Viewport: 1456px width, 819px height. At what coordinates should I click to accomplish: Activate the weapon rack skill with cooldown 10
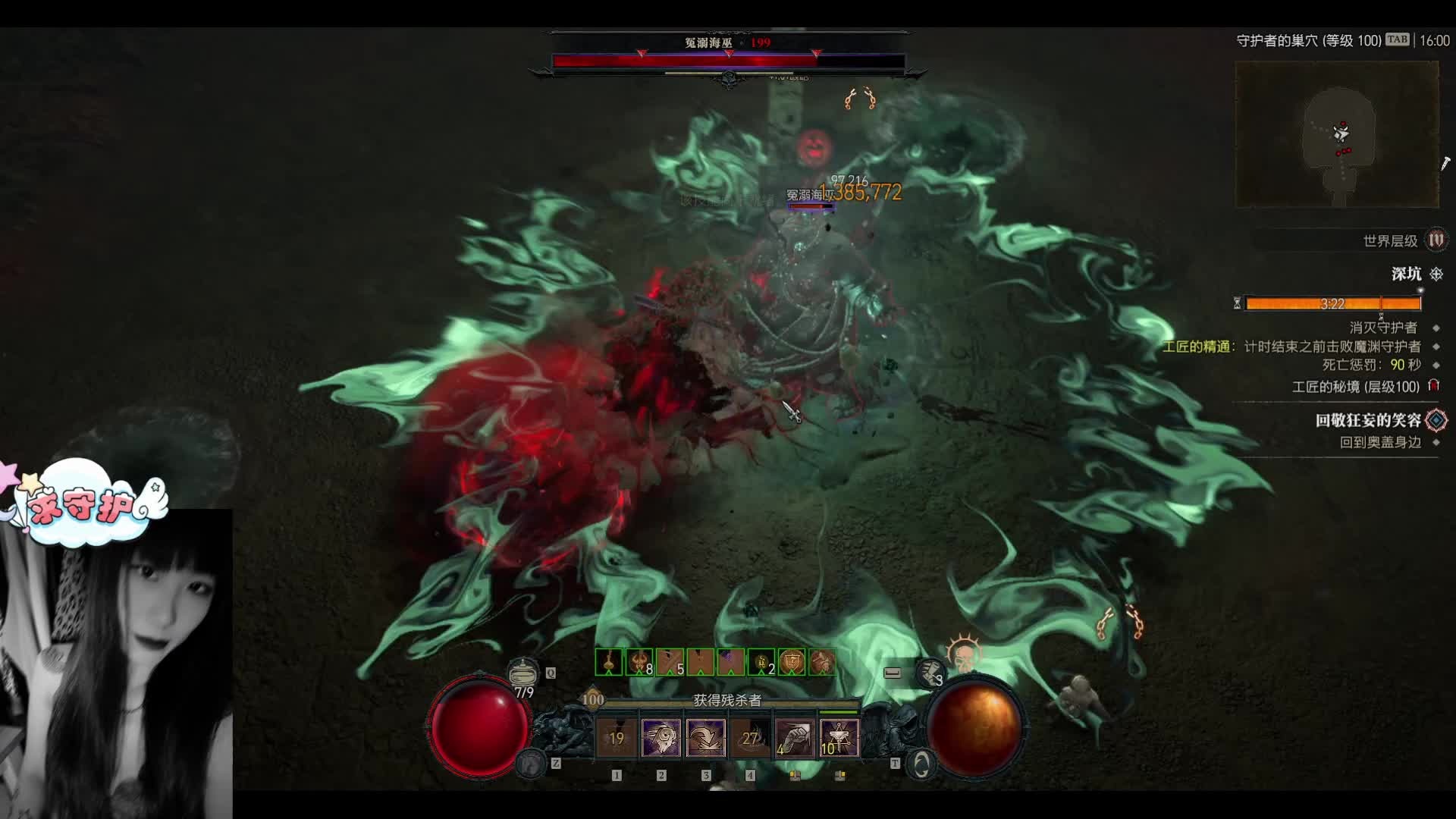[x=839, y=738]
